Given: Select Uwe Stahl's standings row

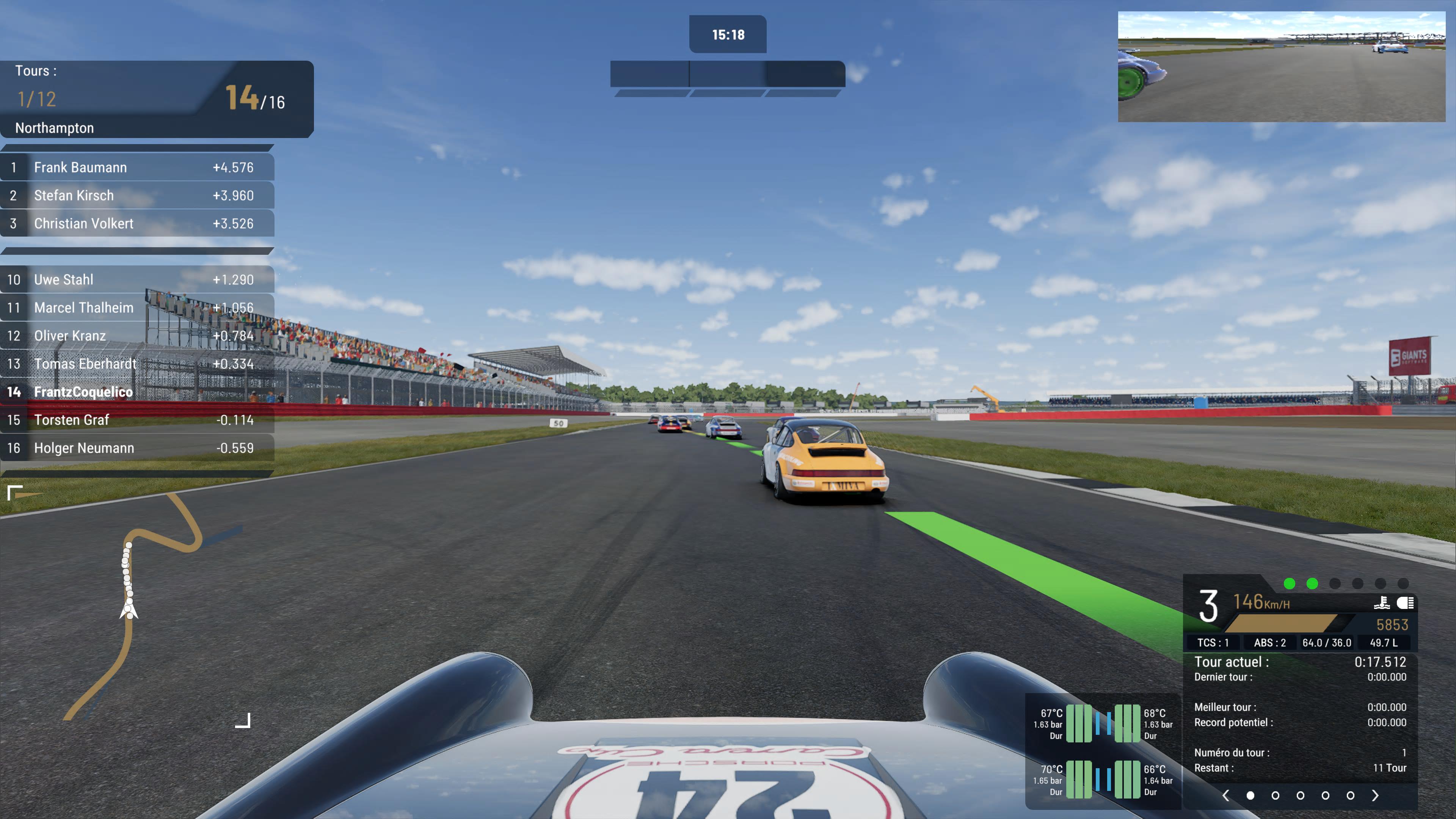Looking at the screenshot, I should pos(137,280).
